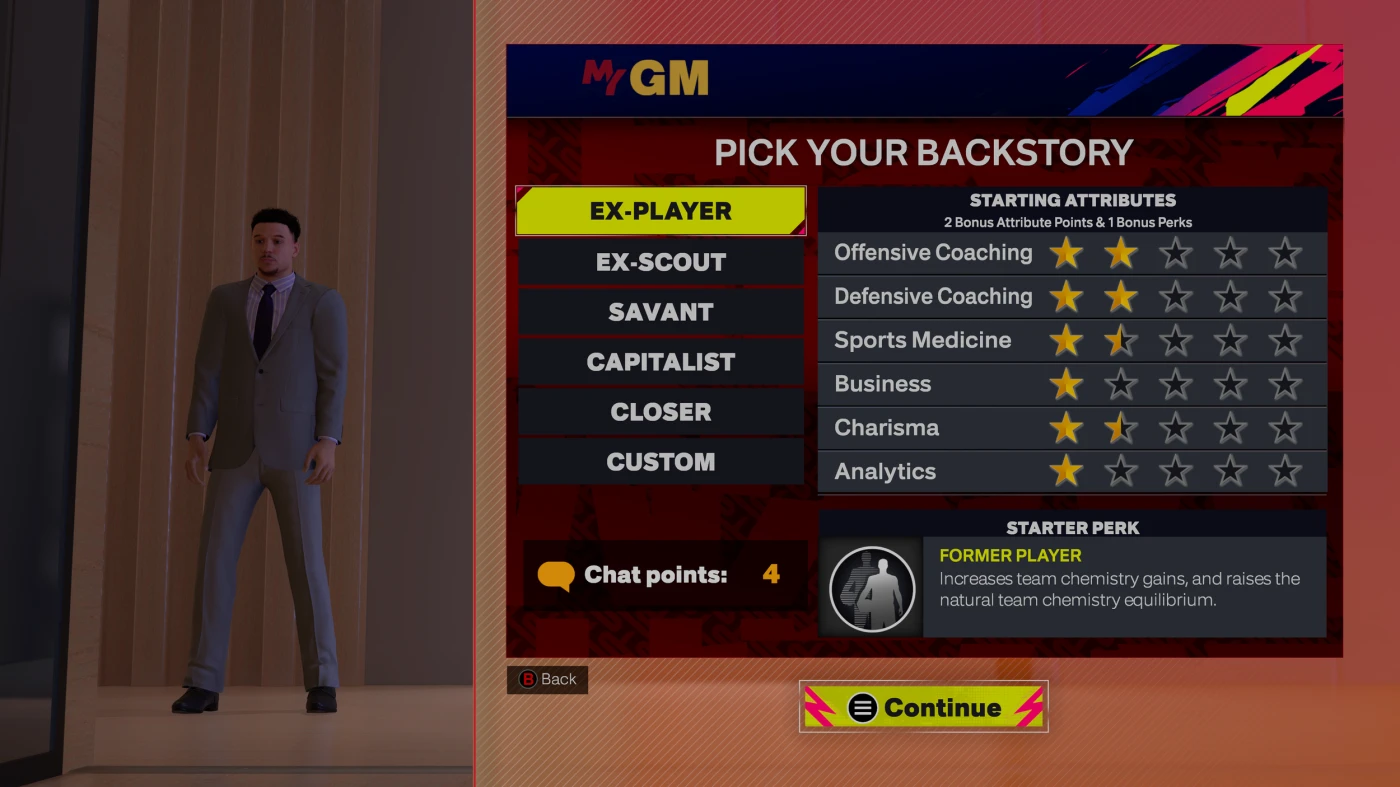Select the Ex-Player backstory
The height and width of the screenshot is (787, 1400).
tap(660, 211)
